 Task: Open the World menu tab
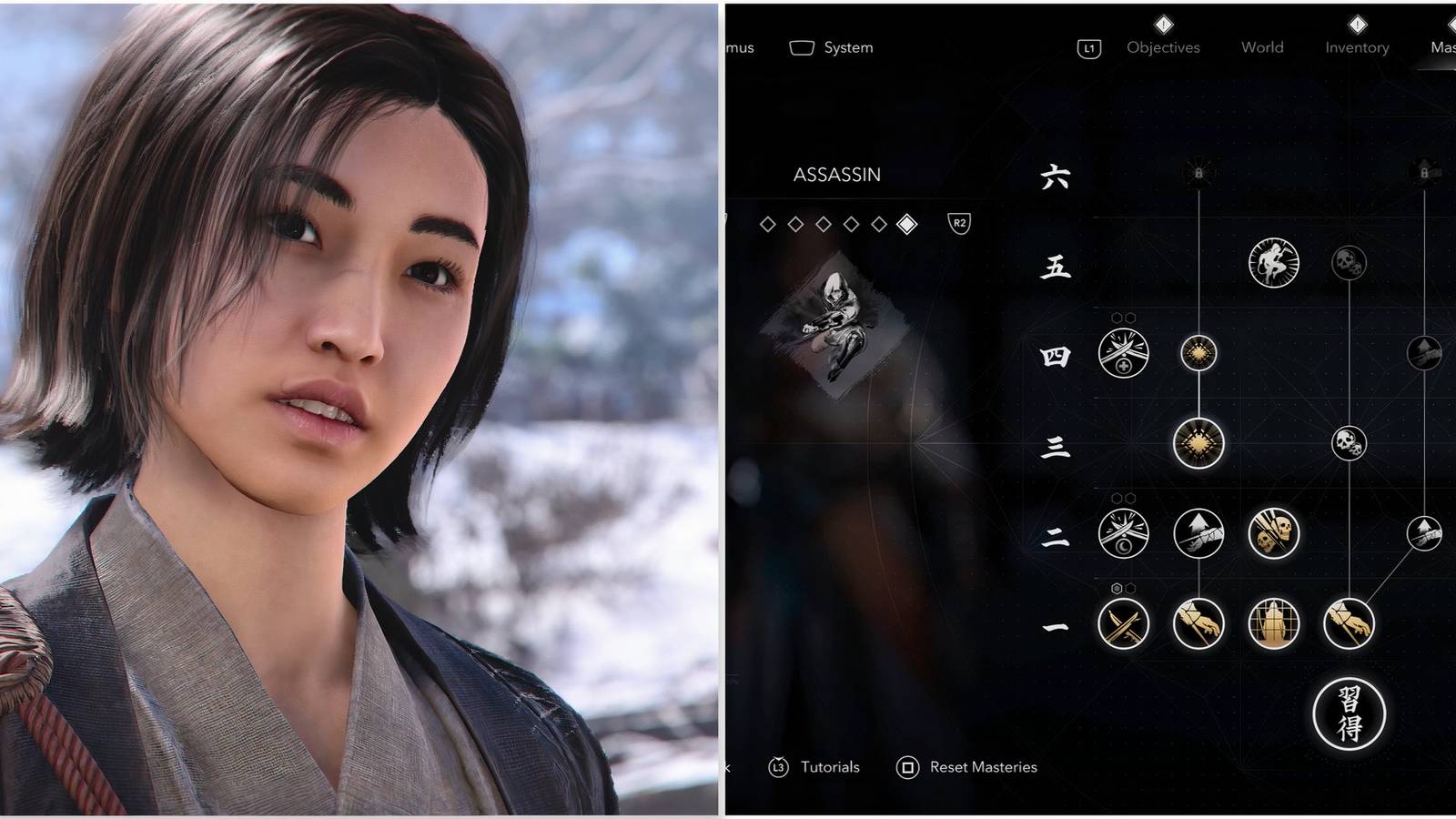point(1262,47)
